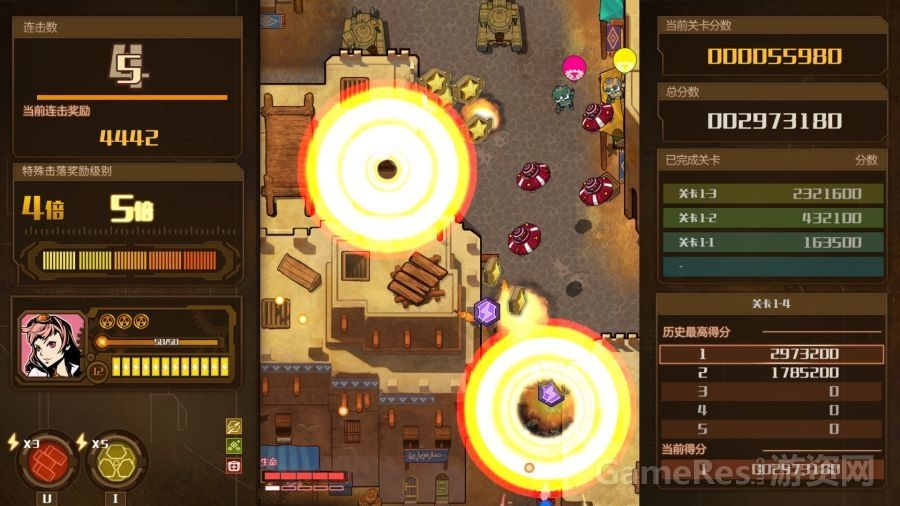Select the completed stage 1-1 row
The image size is (900, 506).
pos(772,242)
